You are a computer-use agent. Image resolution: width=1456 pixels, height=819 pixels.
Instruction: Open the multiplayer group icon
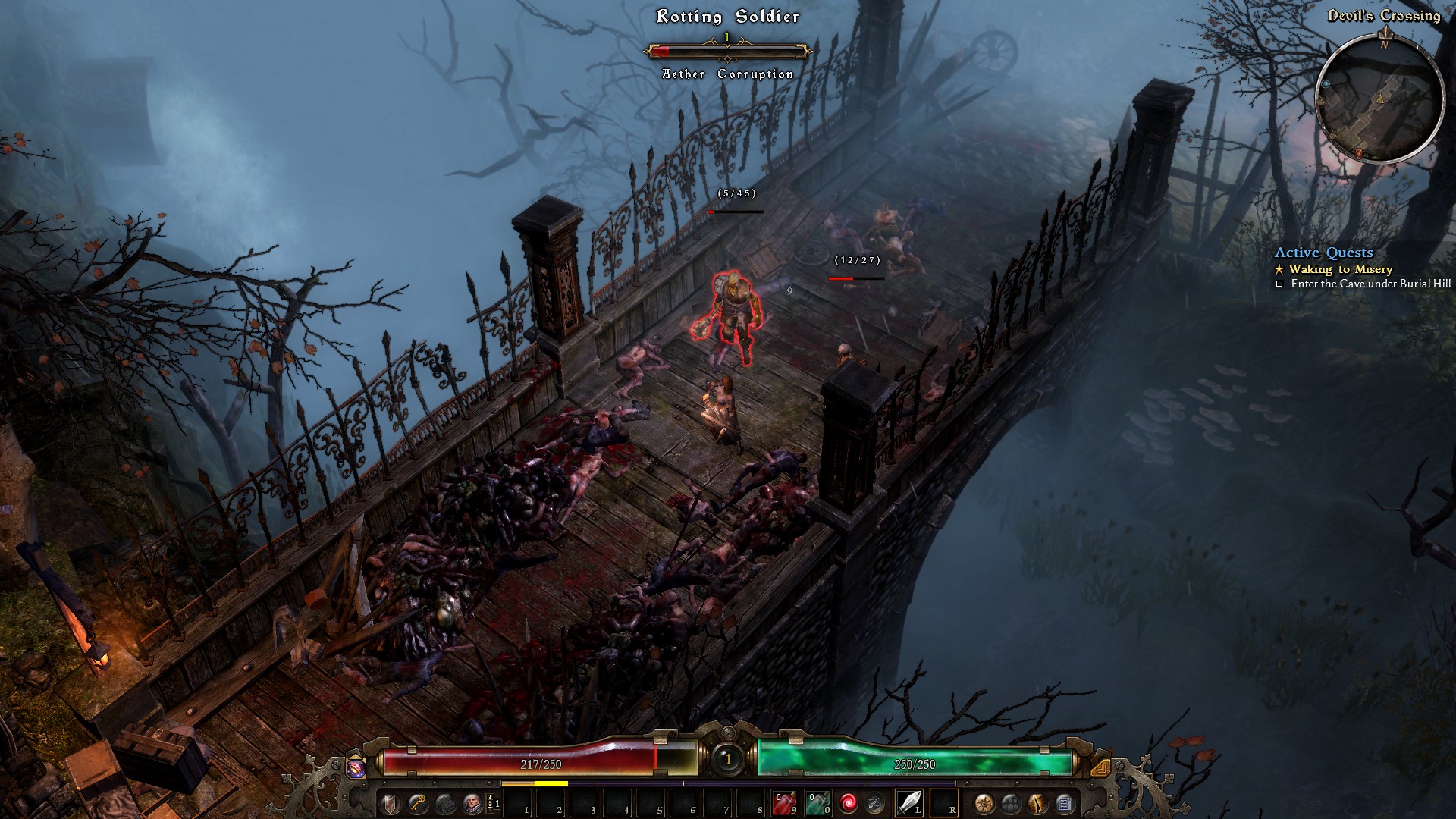point(1010,803)
